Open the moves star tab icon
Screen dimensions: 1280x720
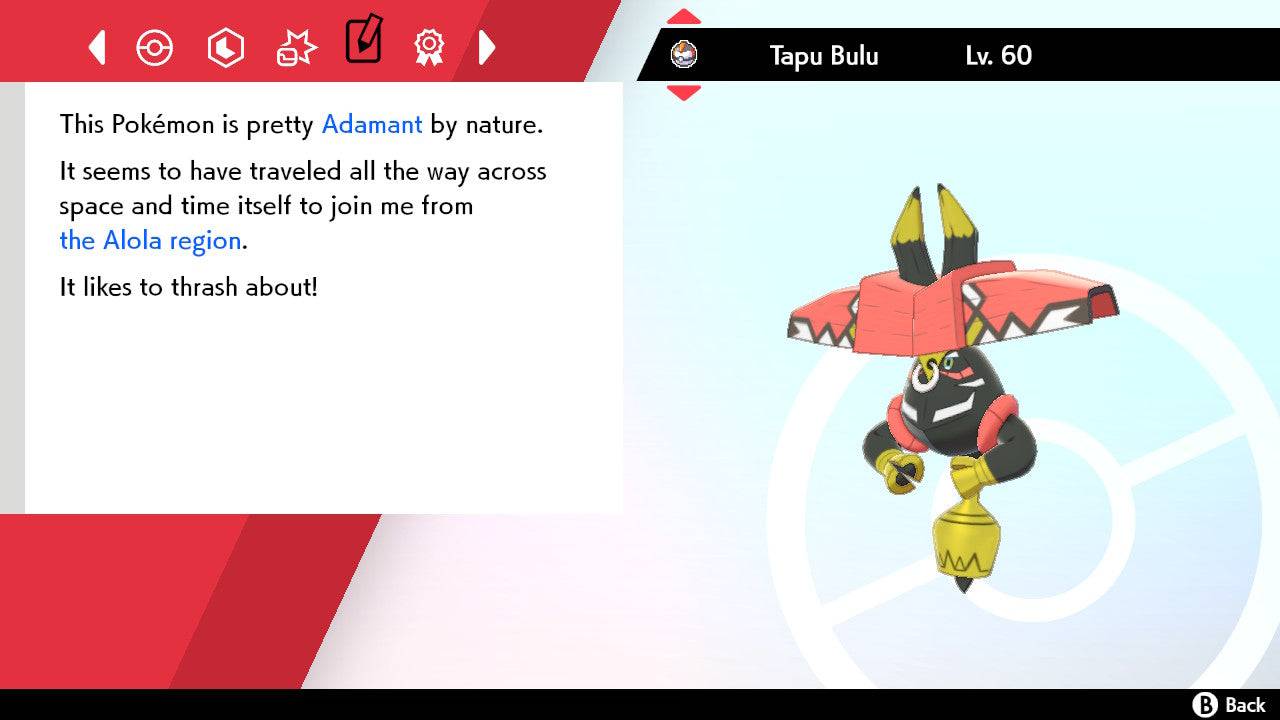tap(295, 46)
